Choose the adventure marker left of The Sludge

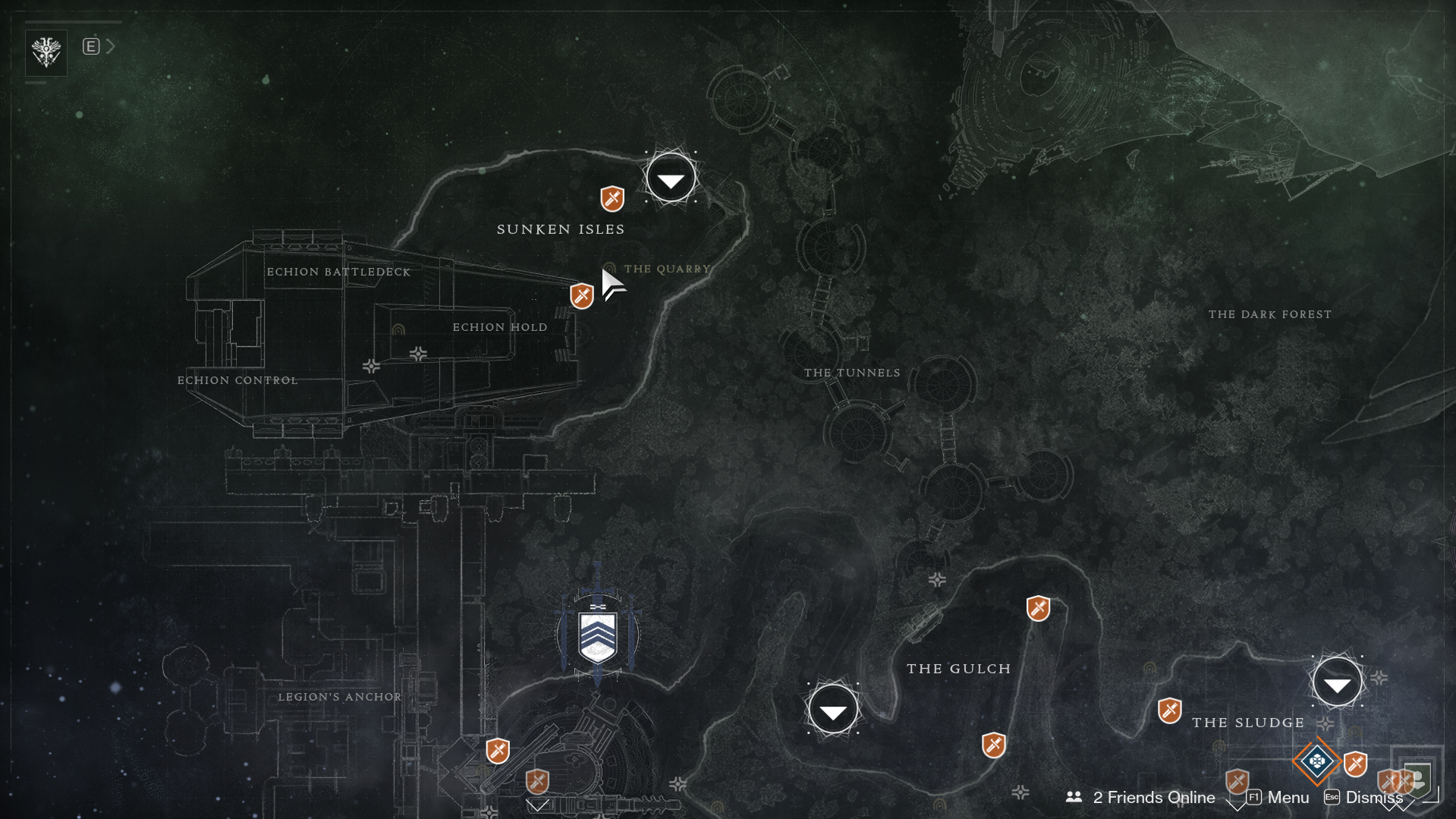click(1170, 710)
